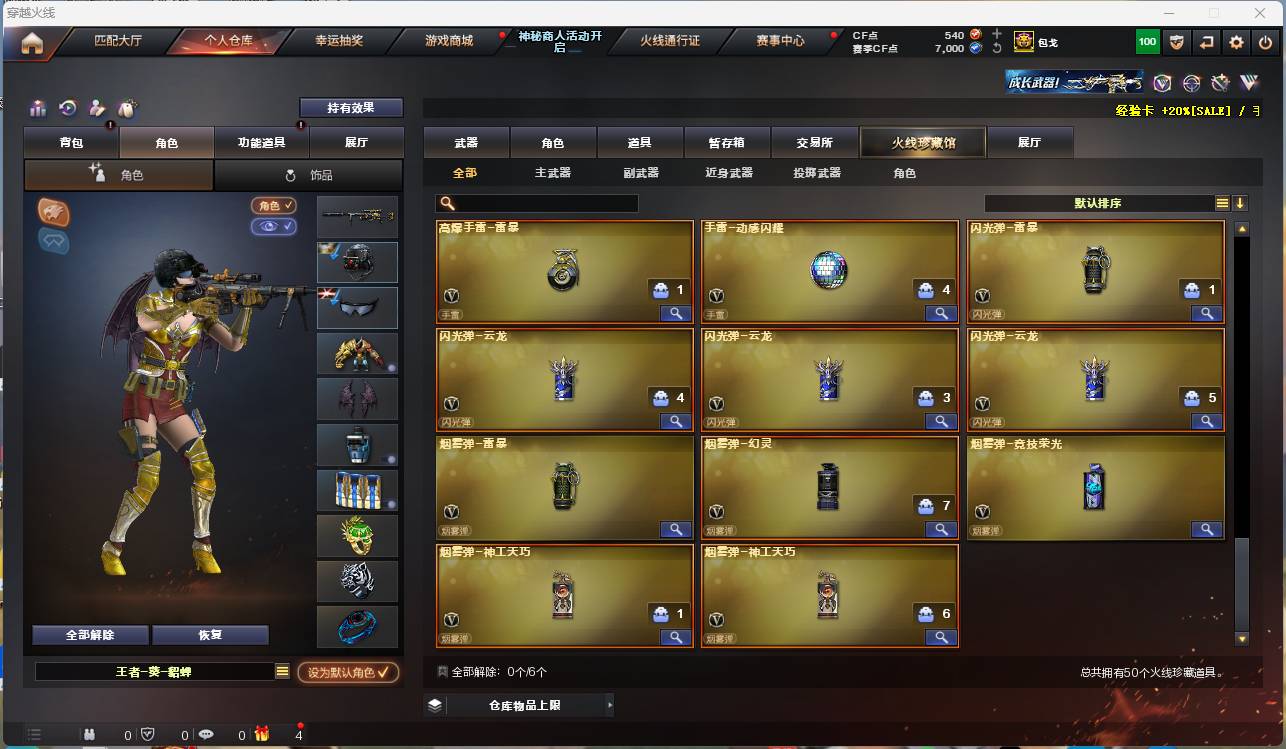Click the repurchase/return arrow icon near the gear
Image resolution: width=1286 pixels, height=749 pixels.
[x=1206, y=42]
